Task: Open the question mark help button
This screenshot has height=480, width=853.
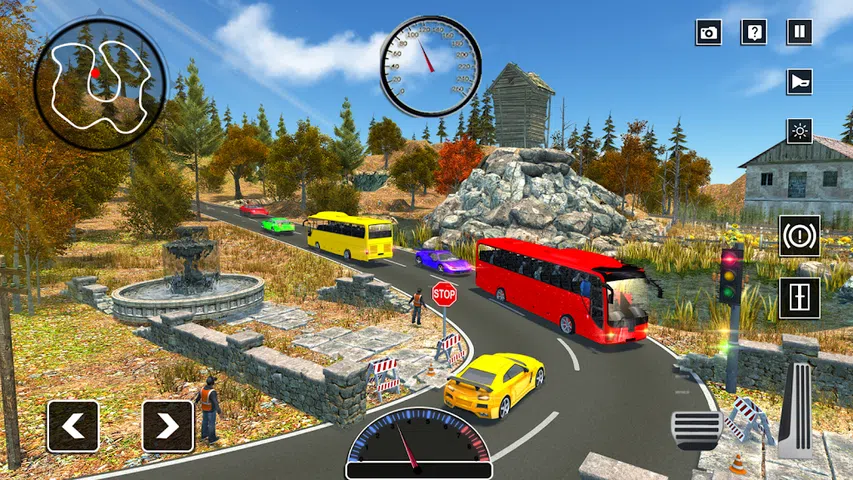Action: point(753,32)
